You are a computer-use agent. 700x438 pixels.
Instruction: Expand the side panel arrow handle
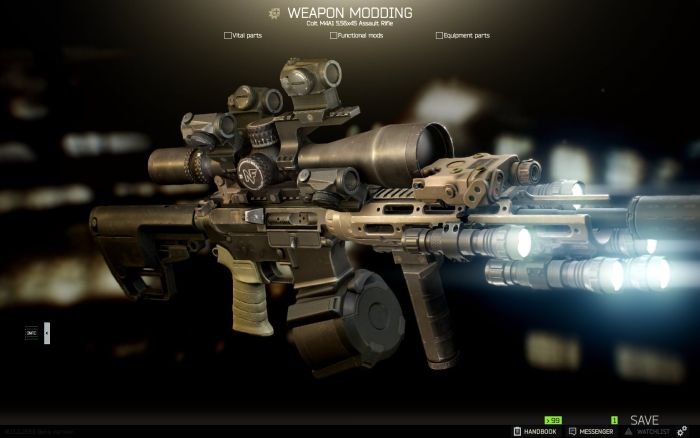pyautogui.click(x=47, y=333)
